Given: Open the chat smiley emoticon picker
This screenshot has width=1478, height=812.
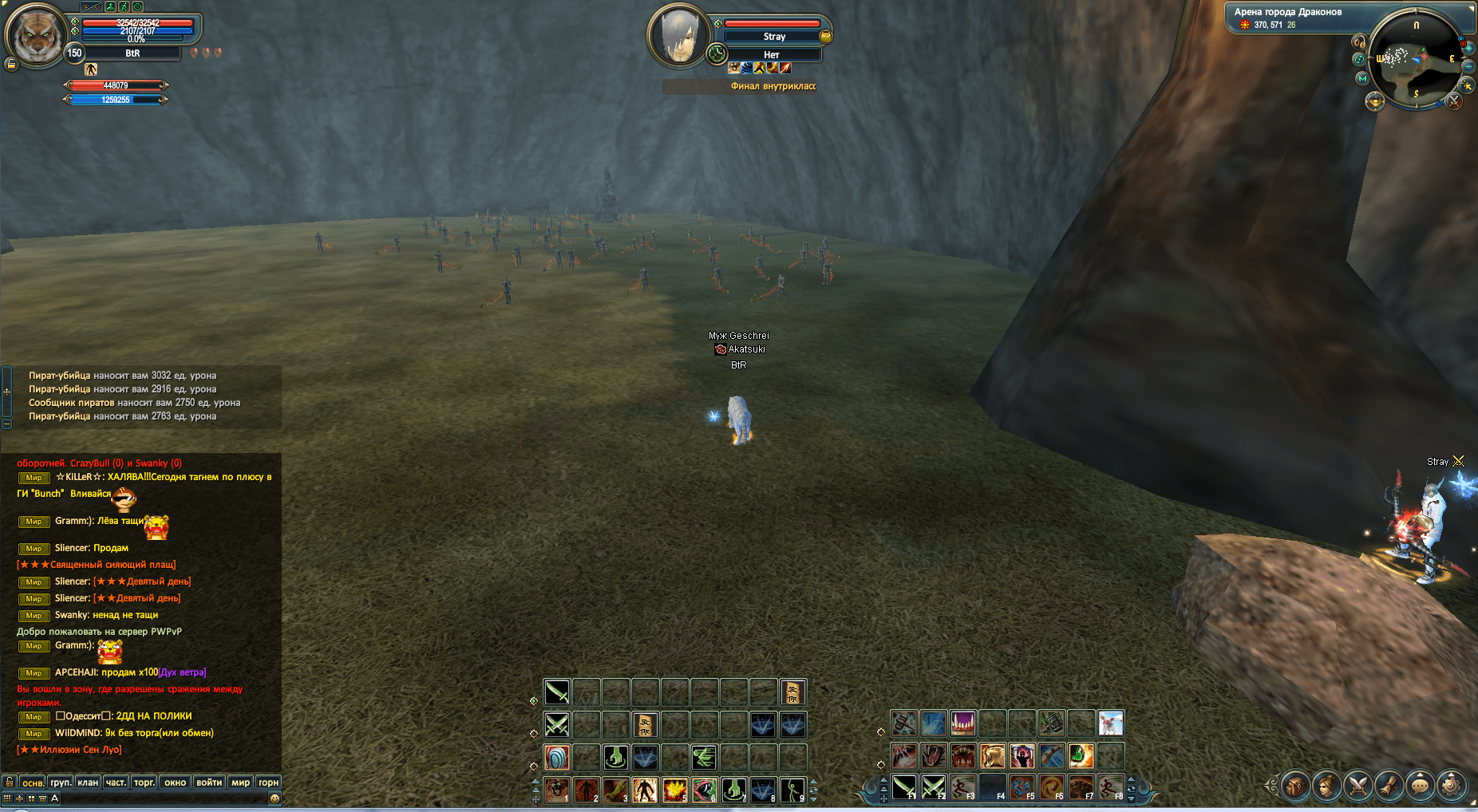Looking at the screenshot, I should click(x=275, y=798).
